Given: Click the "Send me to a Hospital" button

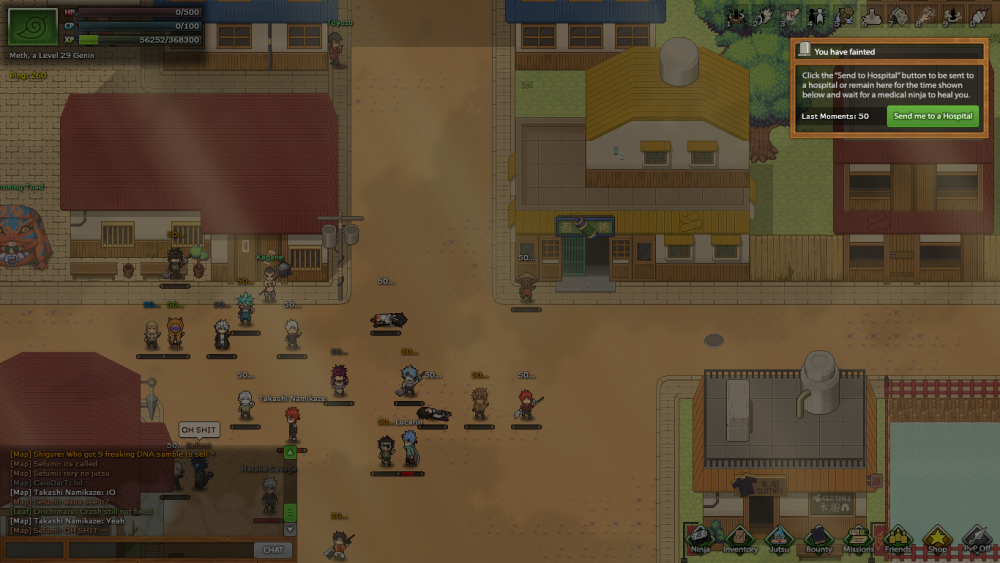Looking at the screenshot, I should (x=932, y=116).
